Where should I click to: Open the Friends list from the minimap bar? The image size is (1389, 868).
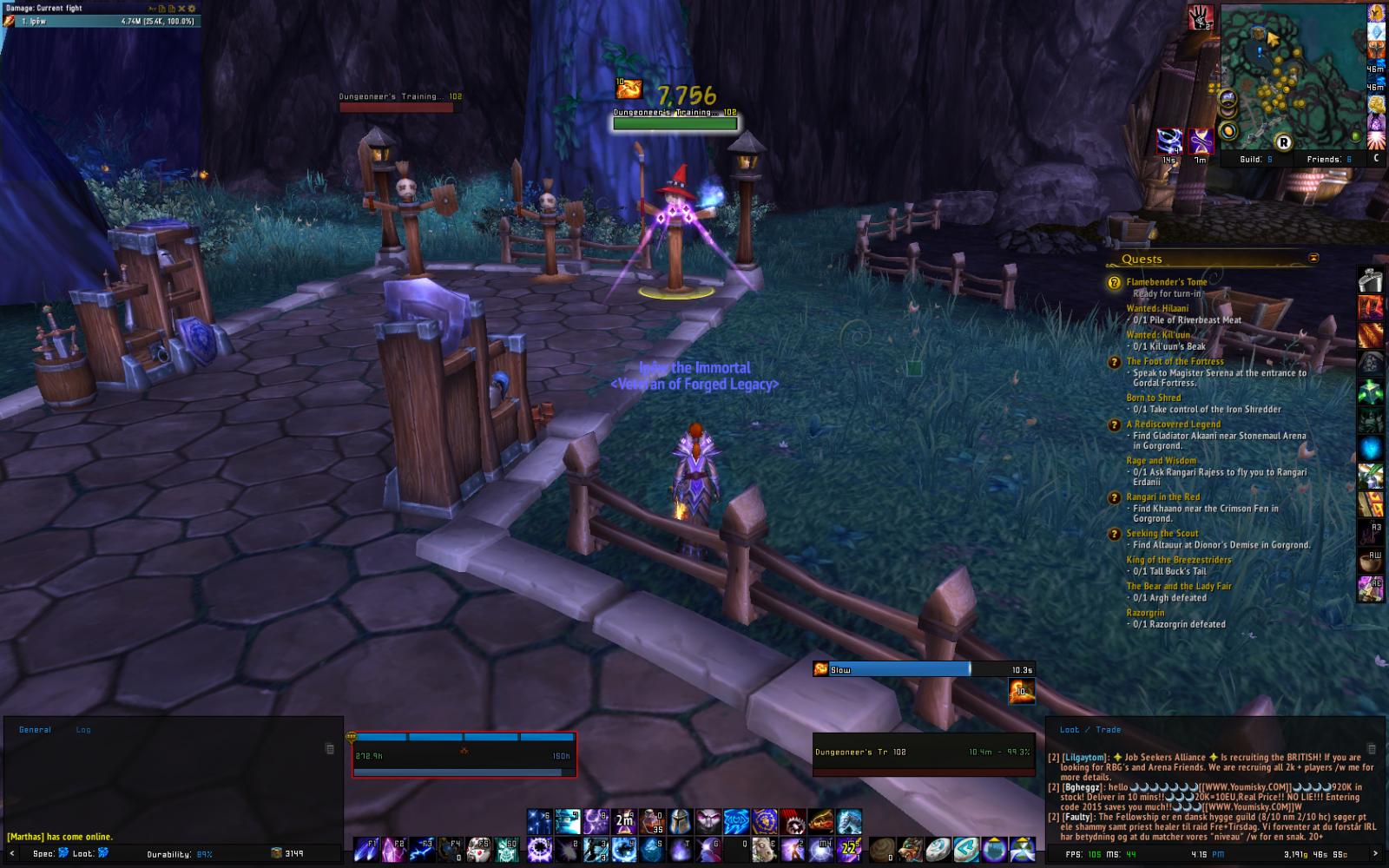click(x=1328, y=160)
